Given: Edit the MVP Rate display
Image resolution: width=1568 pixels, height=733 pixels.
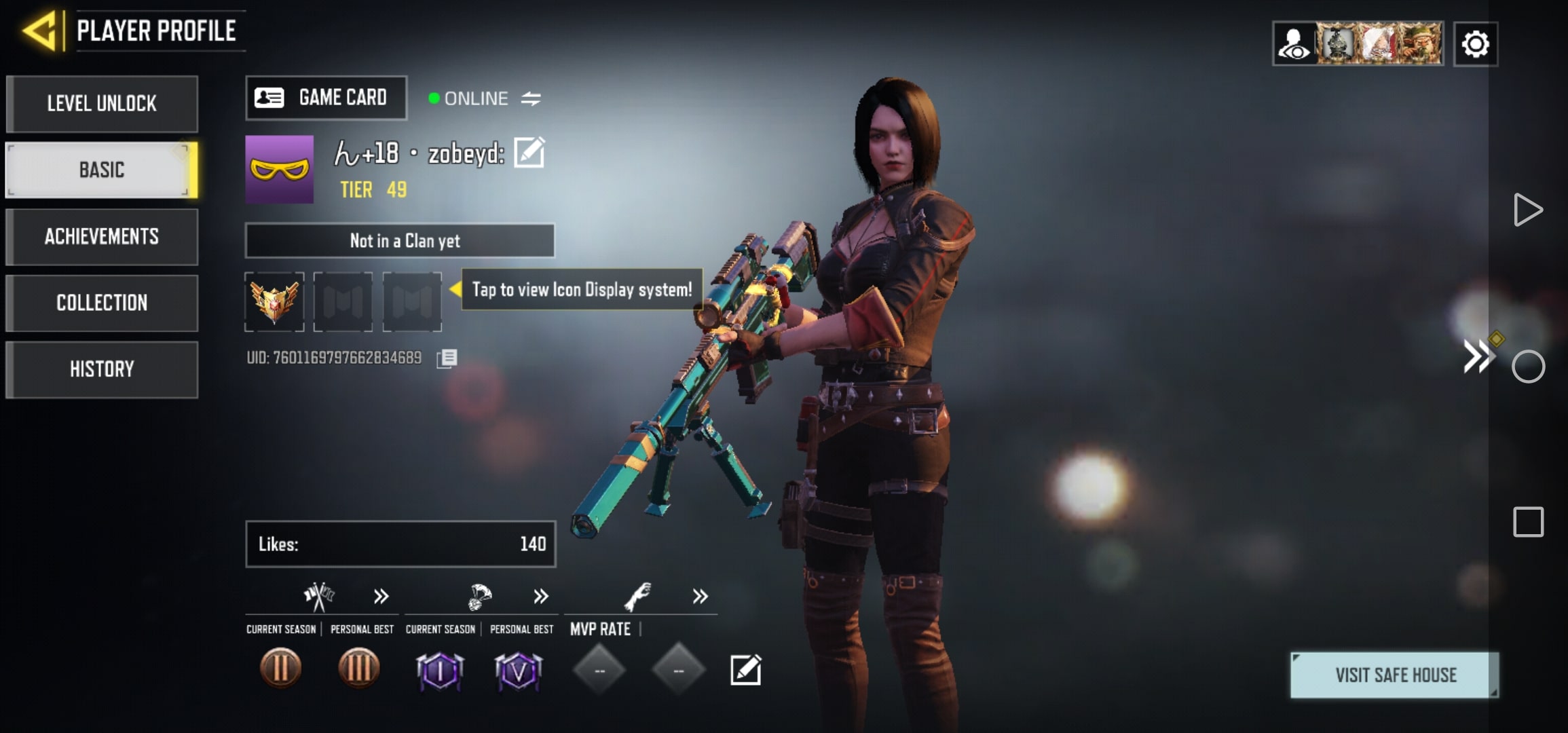Looking at the screenshot, I should (x=745, y=671).
